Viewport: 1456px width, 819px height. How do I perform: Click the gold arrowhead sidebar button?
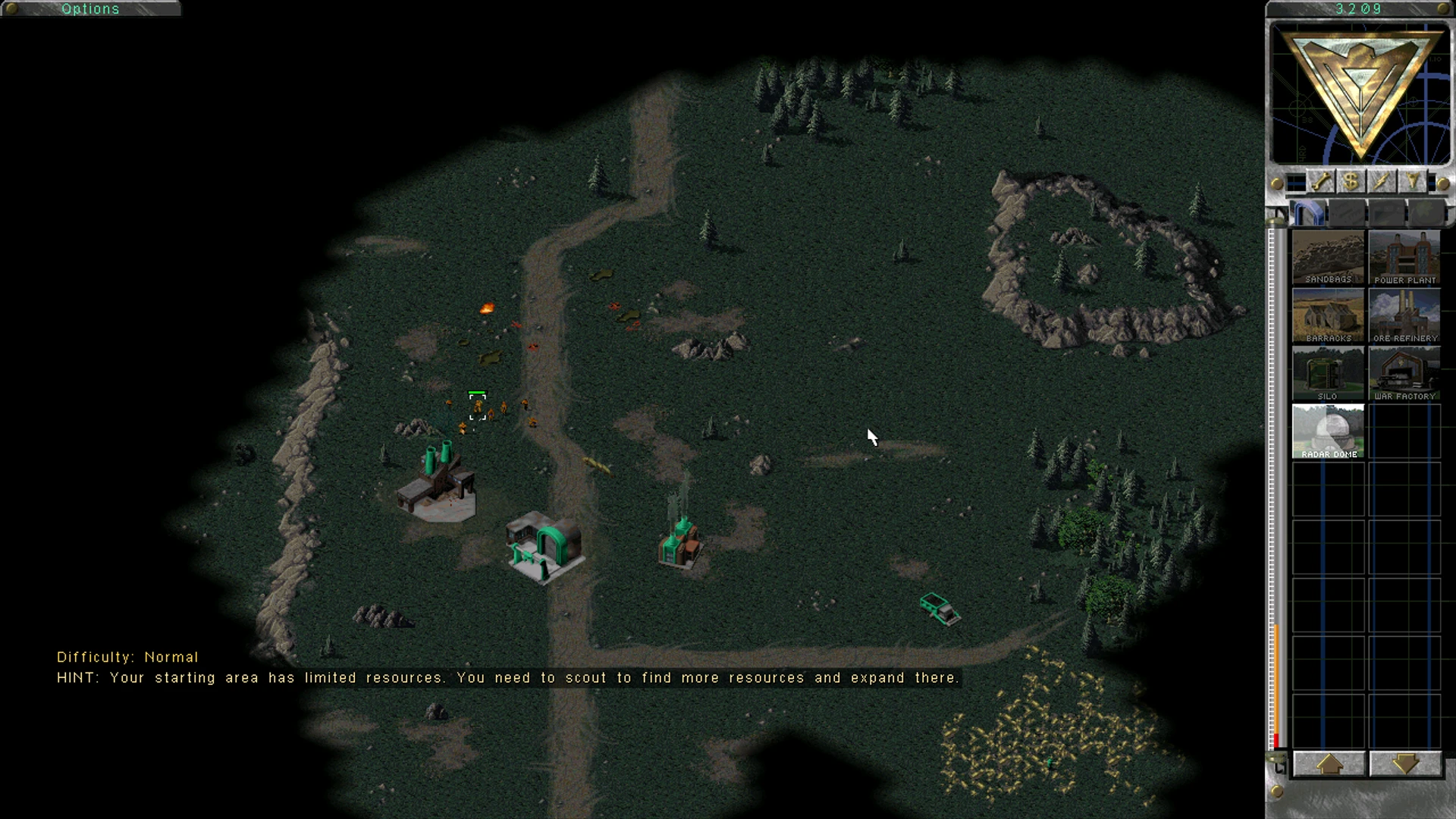point(1411,182)
